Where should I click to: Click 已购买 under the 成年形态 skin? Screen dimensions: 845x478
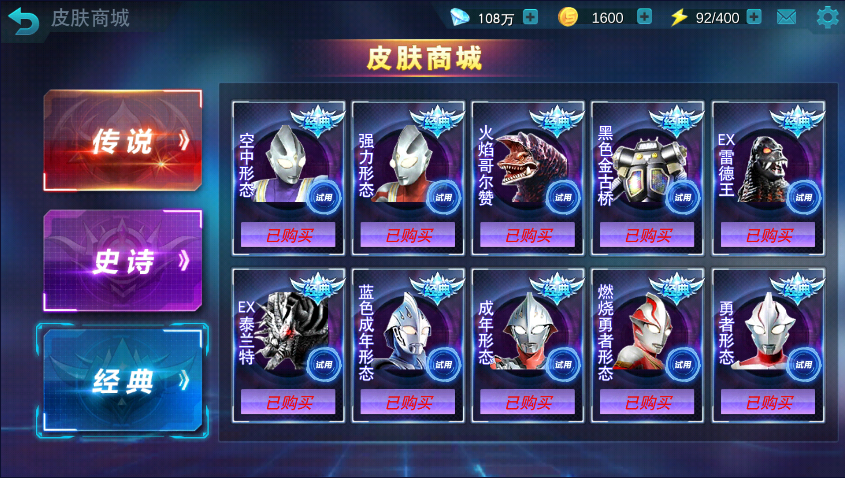tap(528, 403)
